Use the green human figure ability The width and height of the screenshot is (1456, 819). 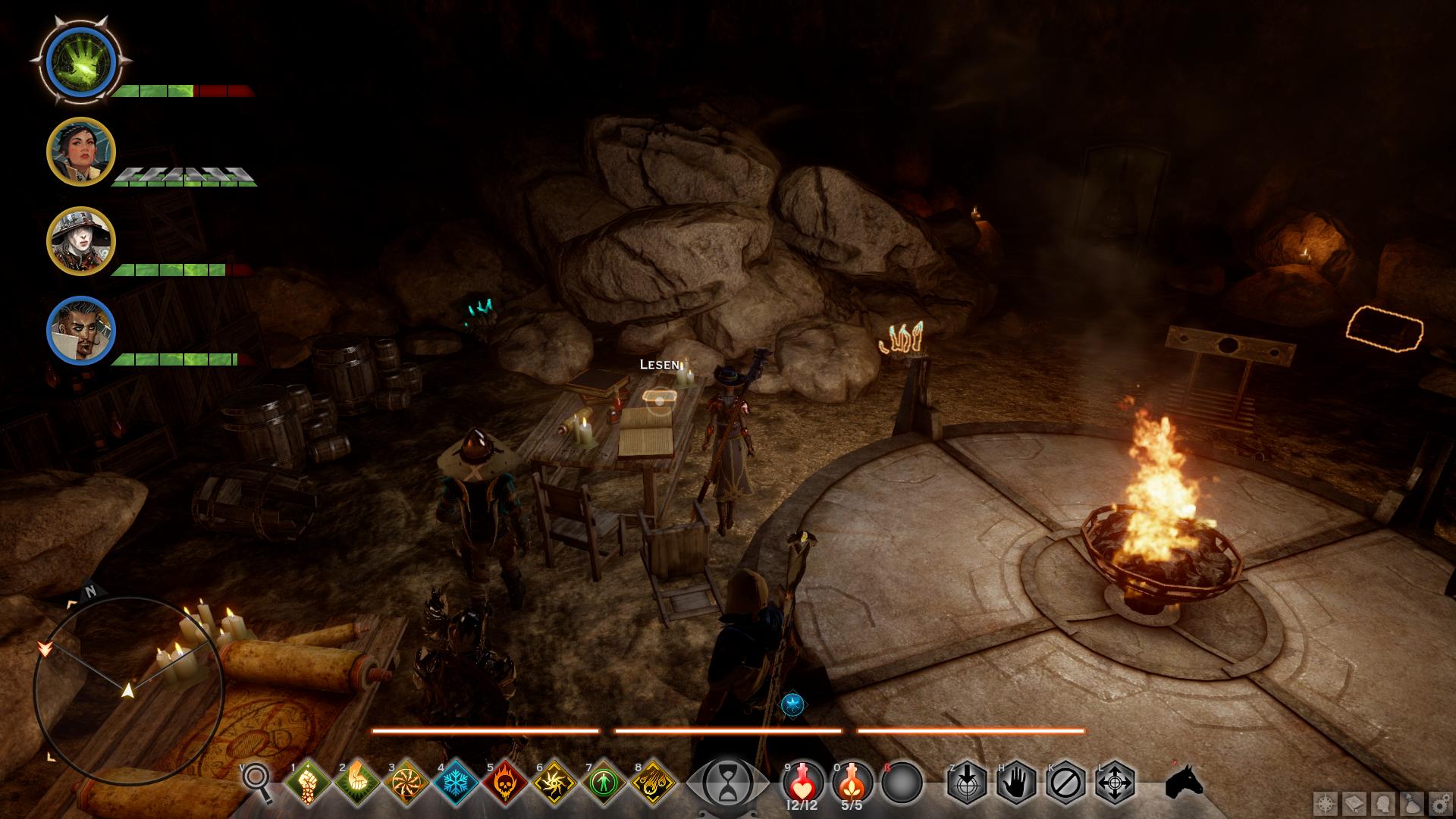tap(604, 782)
